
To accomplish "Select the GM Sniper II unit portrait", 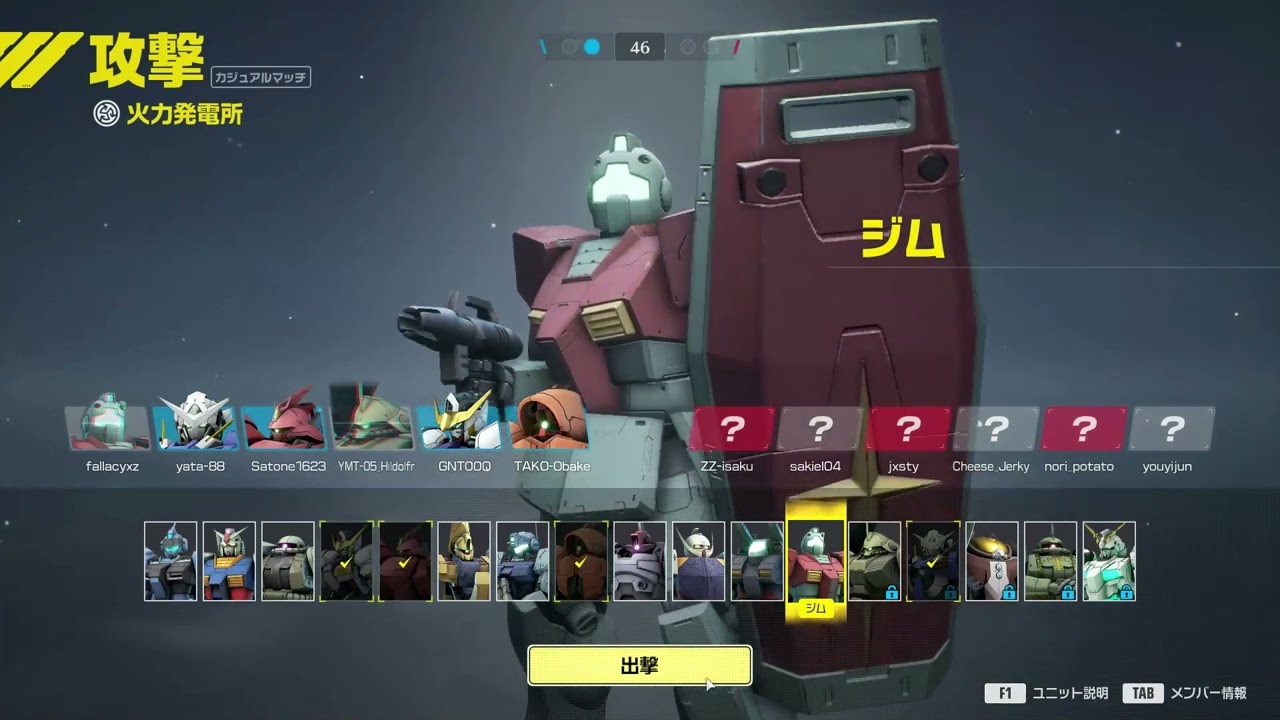I will pos(523,561).
